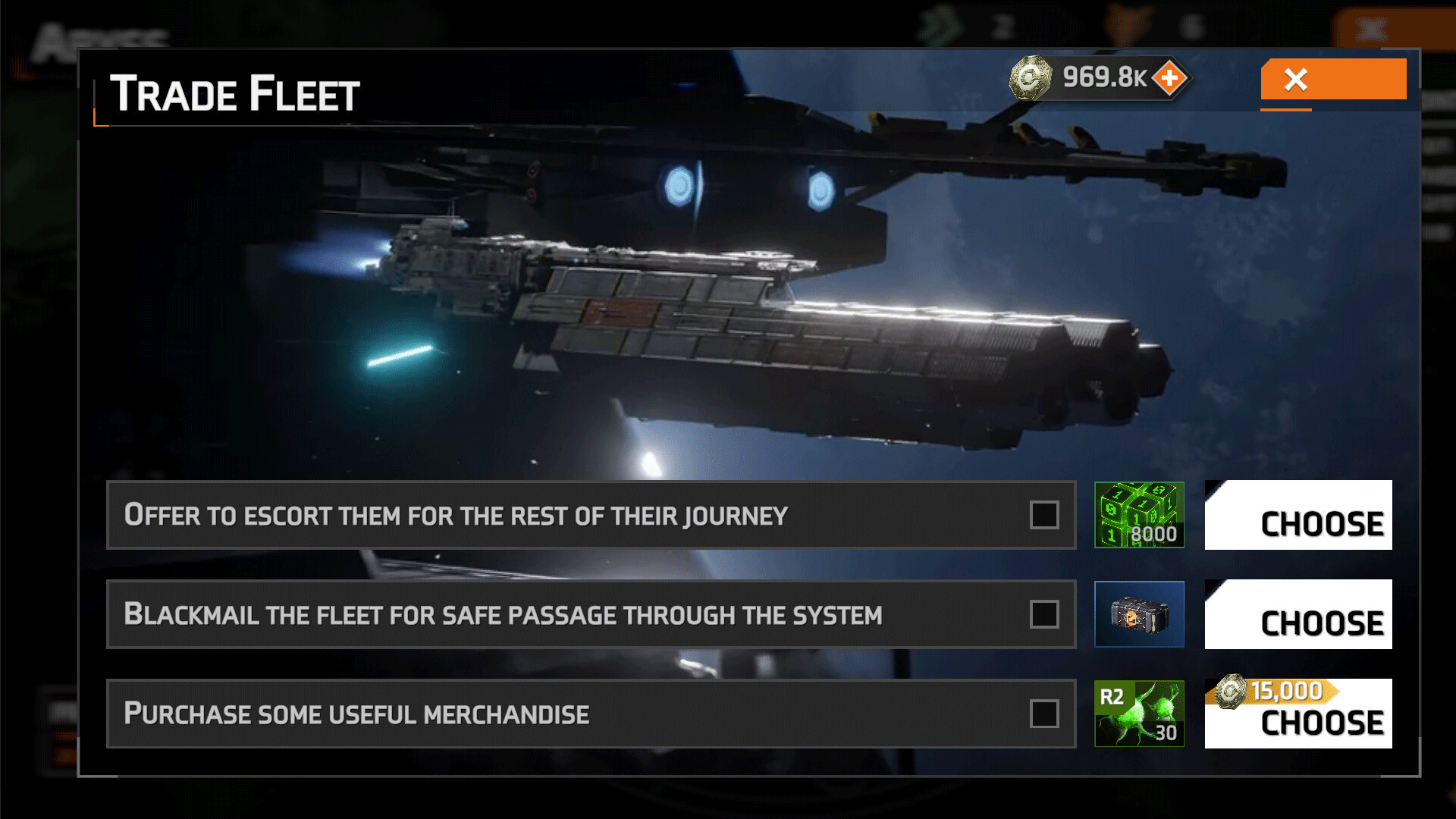Viewport: 1456px width, 819px height.
Task: Tick the escort offer checkbox
Action: (x=1044, y=515)
